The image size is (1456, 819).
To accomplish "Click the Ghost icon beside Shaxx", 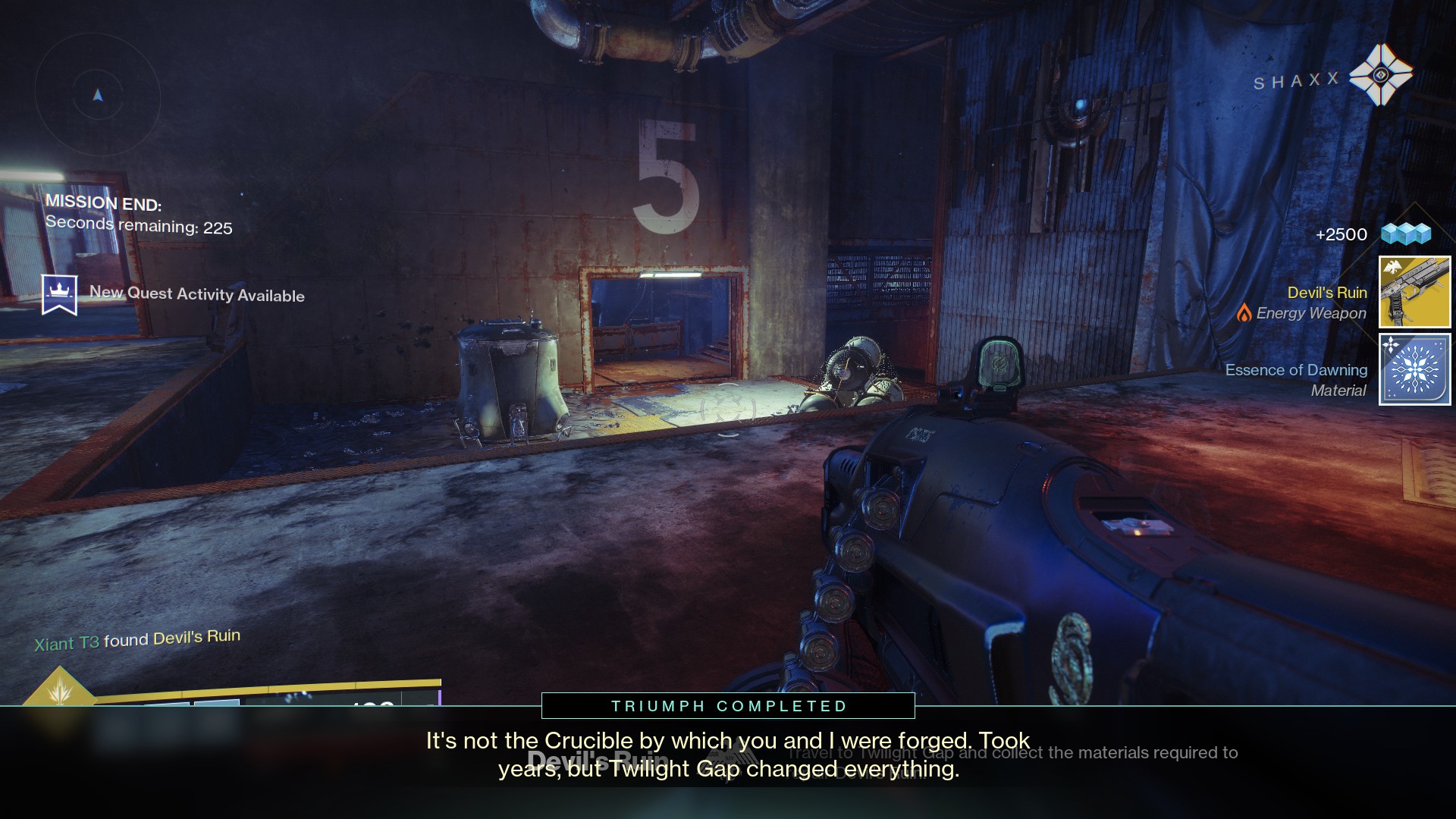I will 1381,75.
